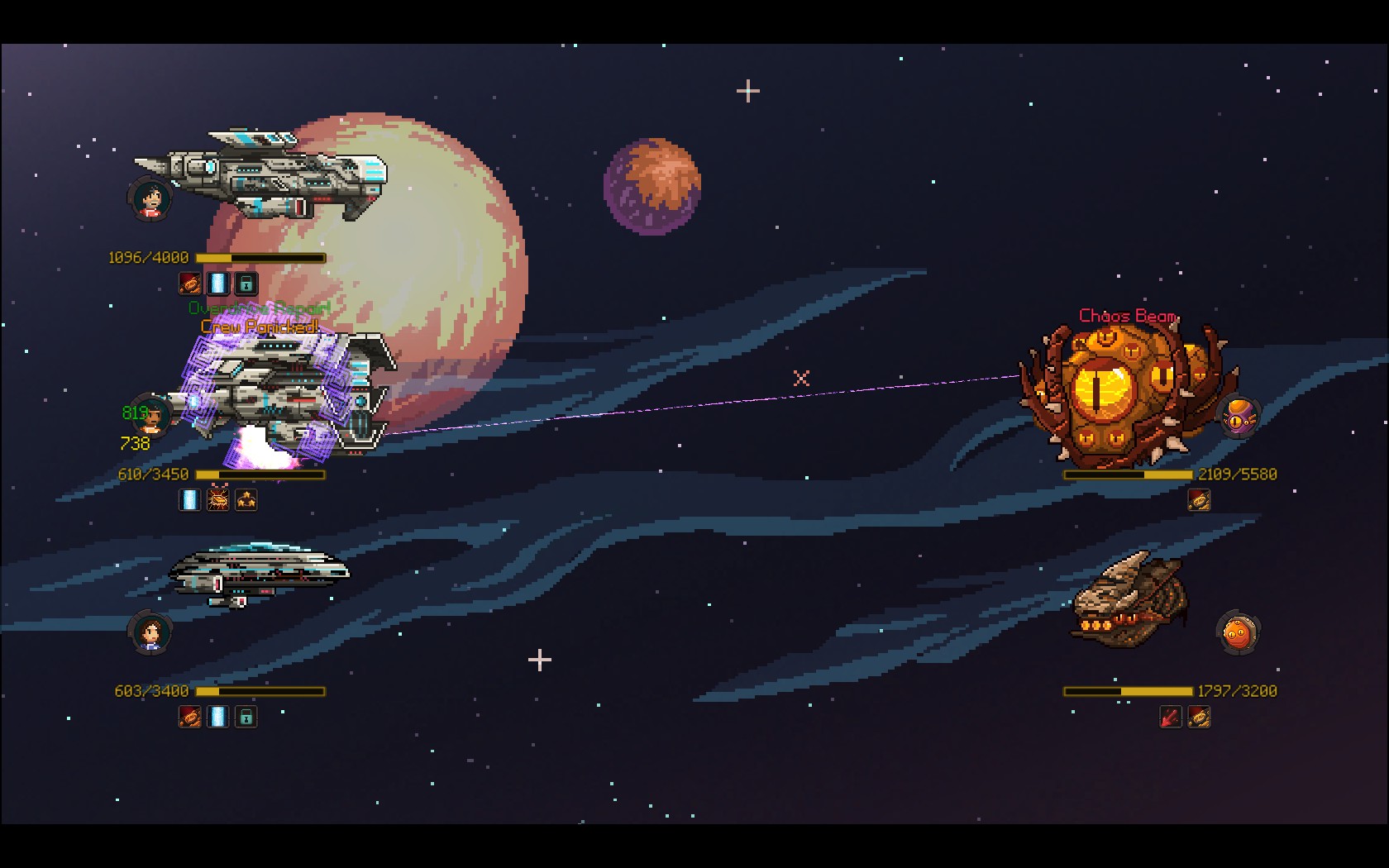Click the shield barrier status icon on the middle friendly ship
The image size is (1389, 868).
pyautogui.click(x=189, y=499)
